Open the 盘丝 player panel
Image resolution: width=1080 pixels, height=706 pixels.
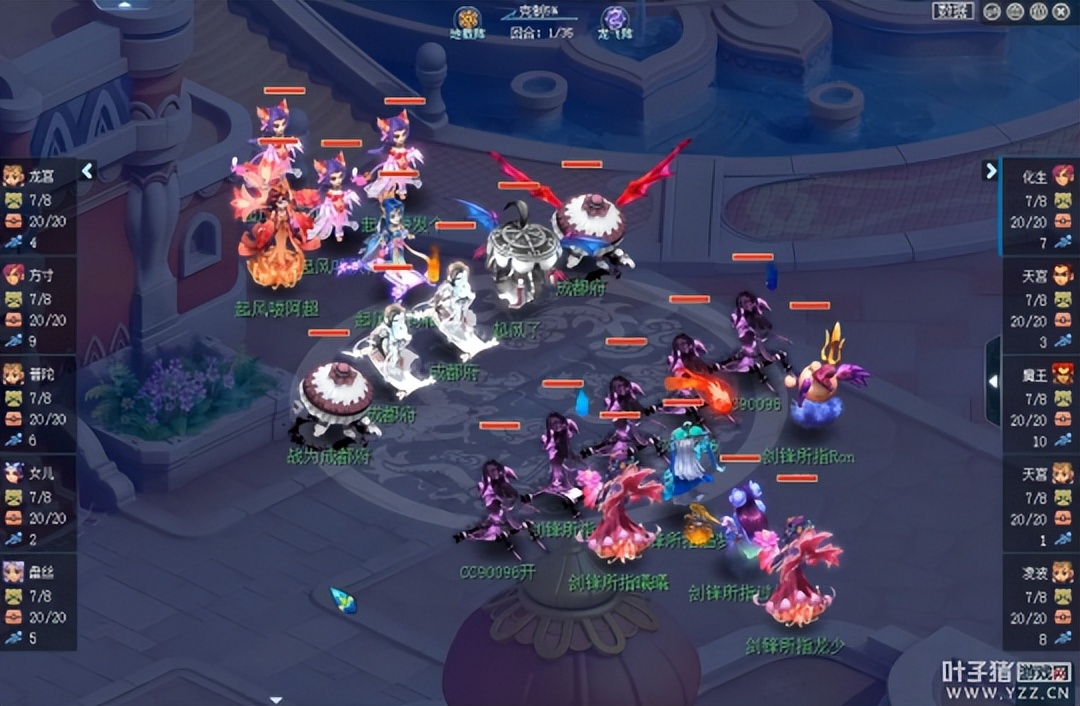click(x=37, y=604)
